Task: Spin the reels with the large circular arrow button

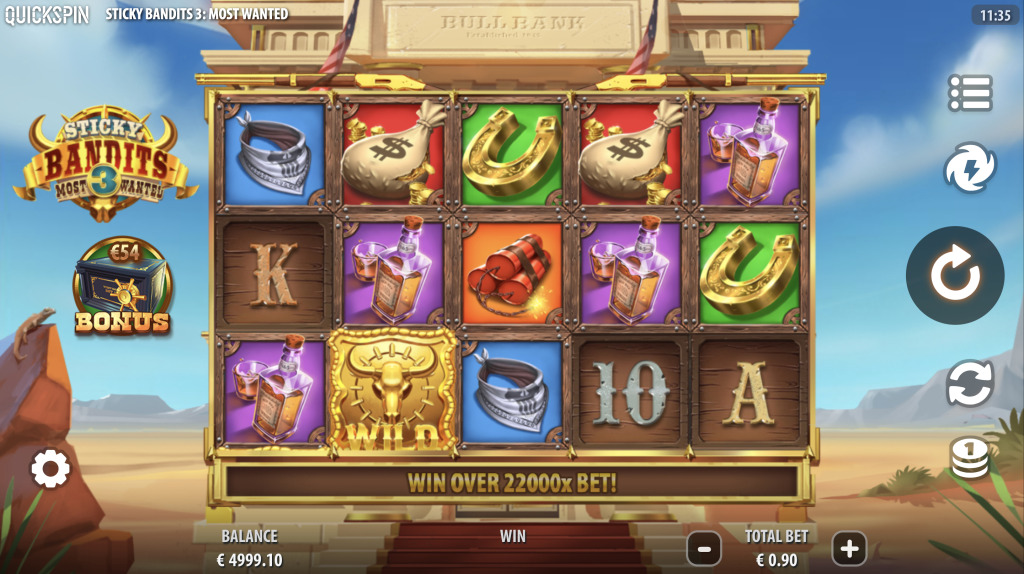Action: tap(955, 275)
